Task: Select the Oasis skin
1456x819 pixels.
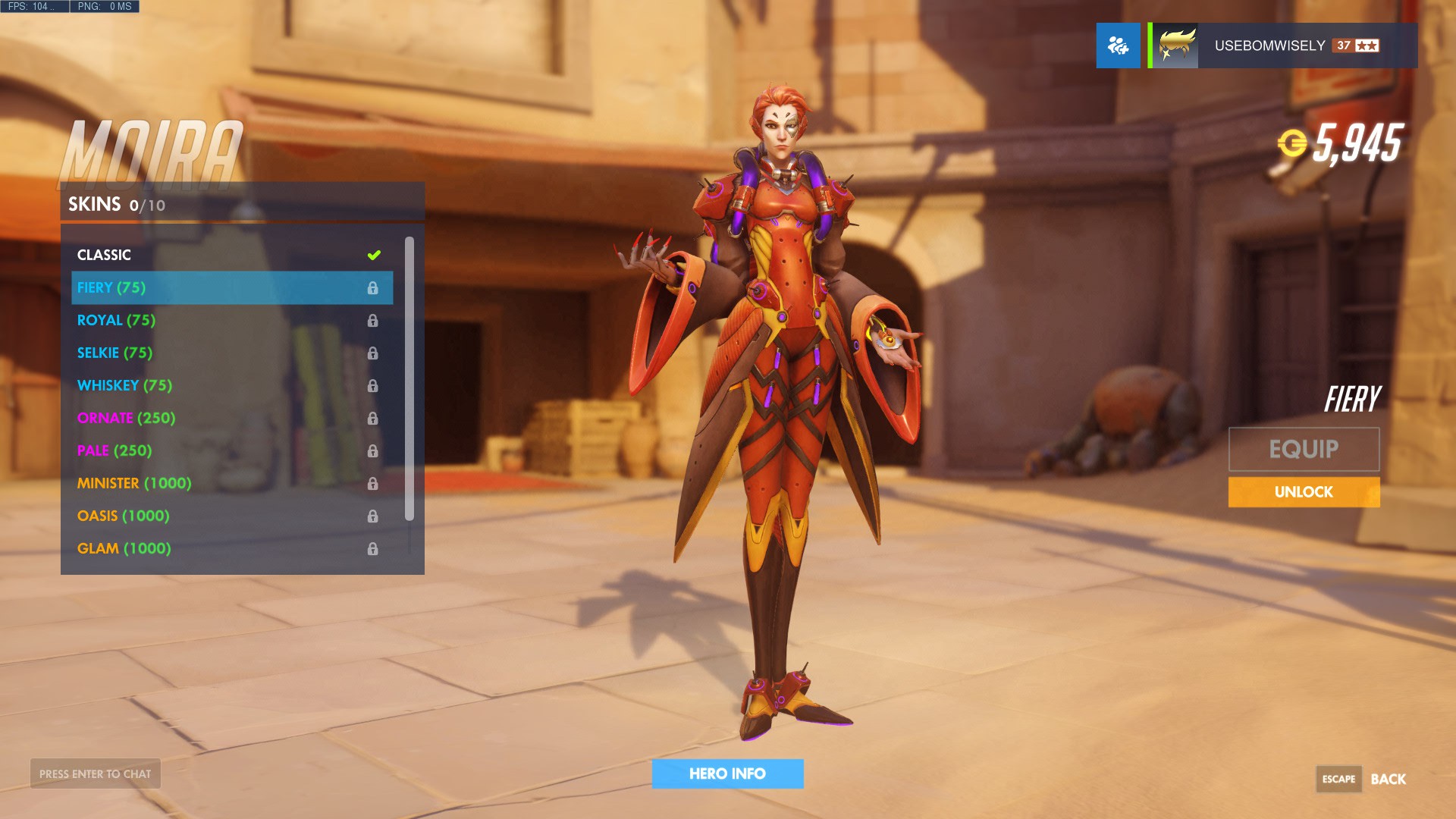Action: coord(227,516)
